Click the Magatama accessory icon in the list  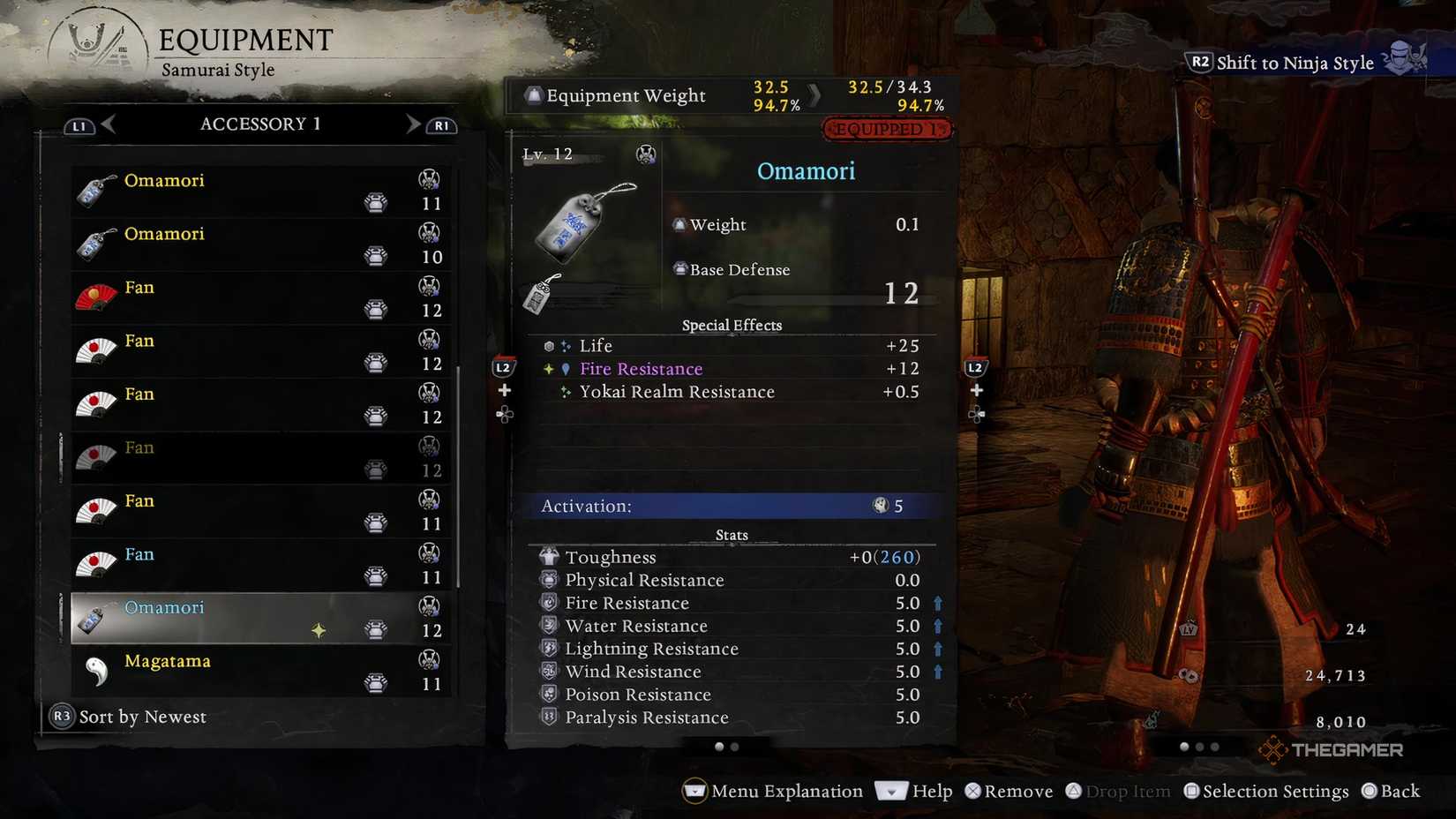tap(99, 671)
